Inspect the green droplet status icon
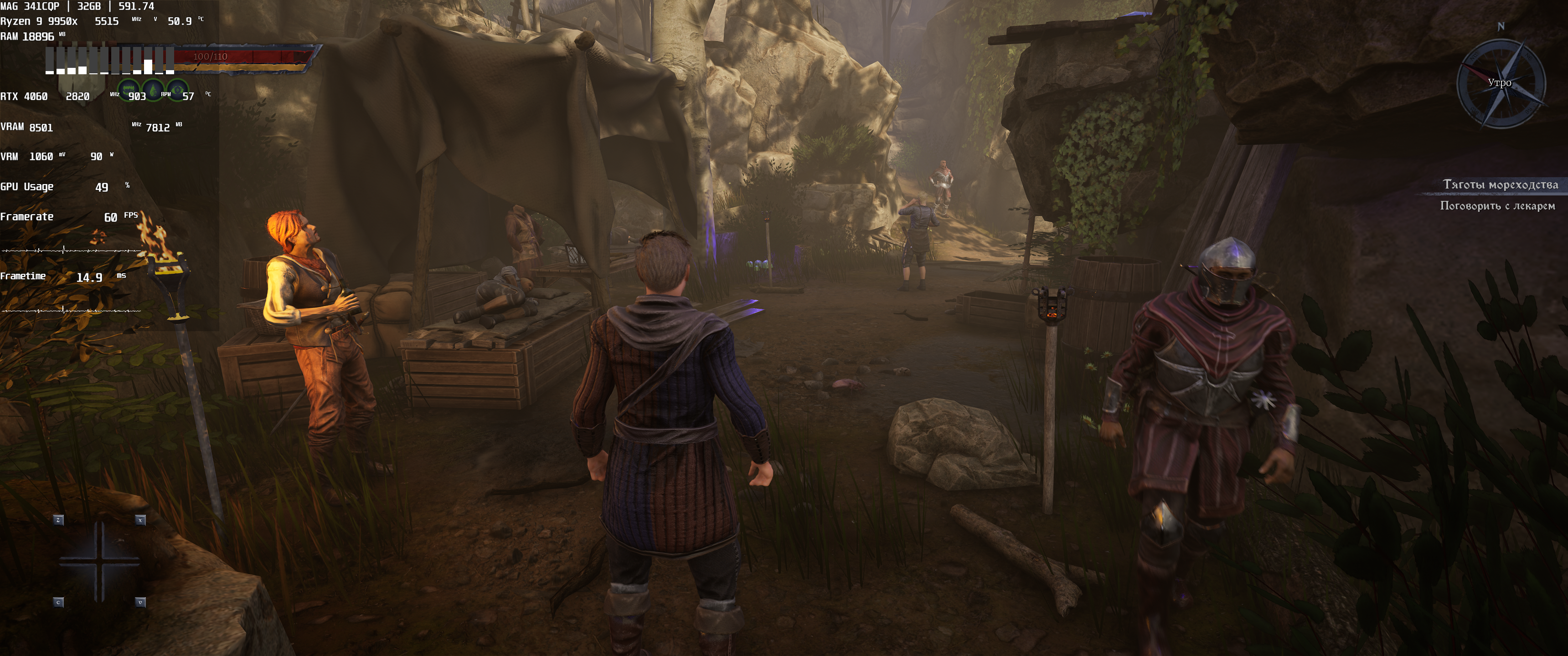The width and height of the screenshot is (1568, 656). point(153,90)
